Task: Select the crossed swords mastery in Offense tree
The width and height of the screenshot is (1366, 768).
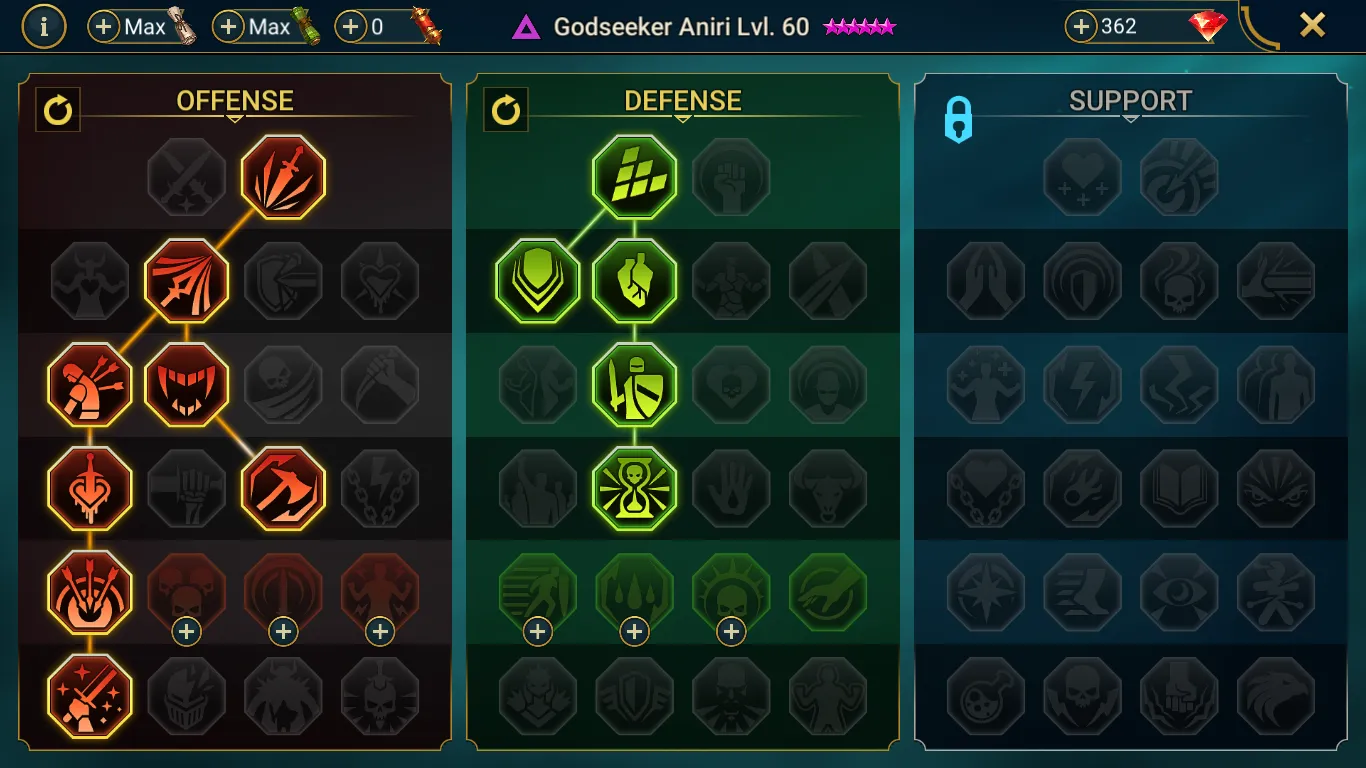Action: point(186,177)
